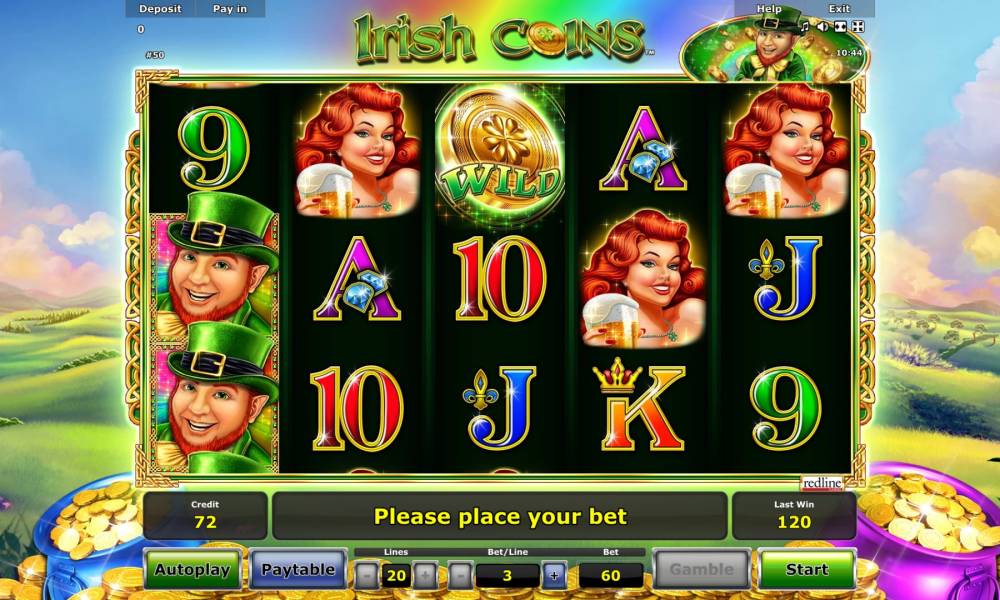Open the Deposit option
This screenshot has height=600, width=1000.
(x=160, y=9)
